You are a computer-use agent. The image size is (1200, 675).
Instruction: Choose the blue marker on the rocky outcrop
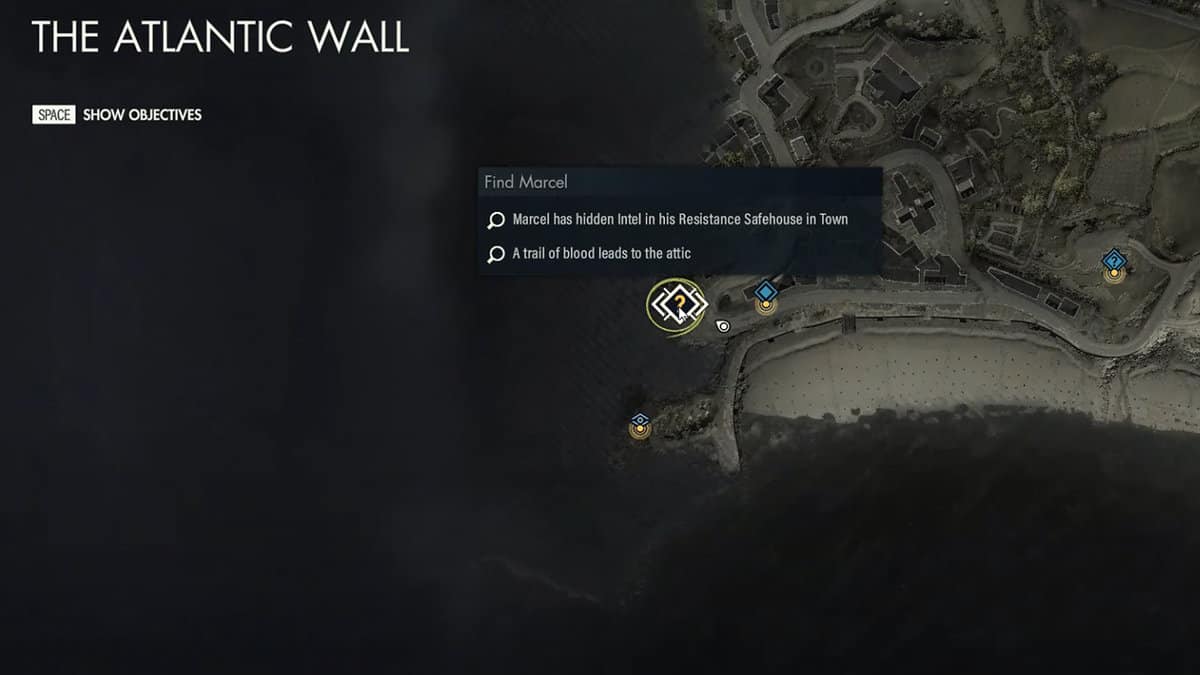tap(640, 423)
